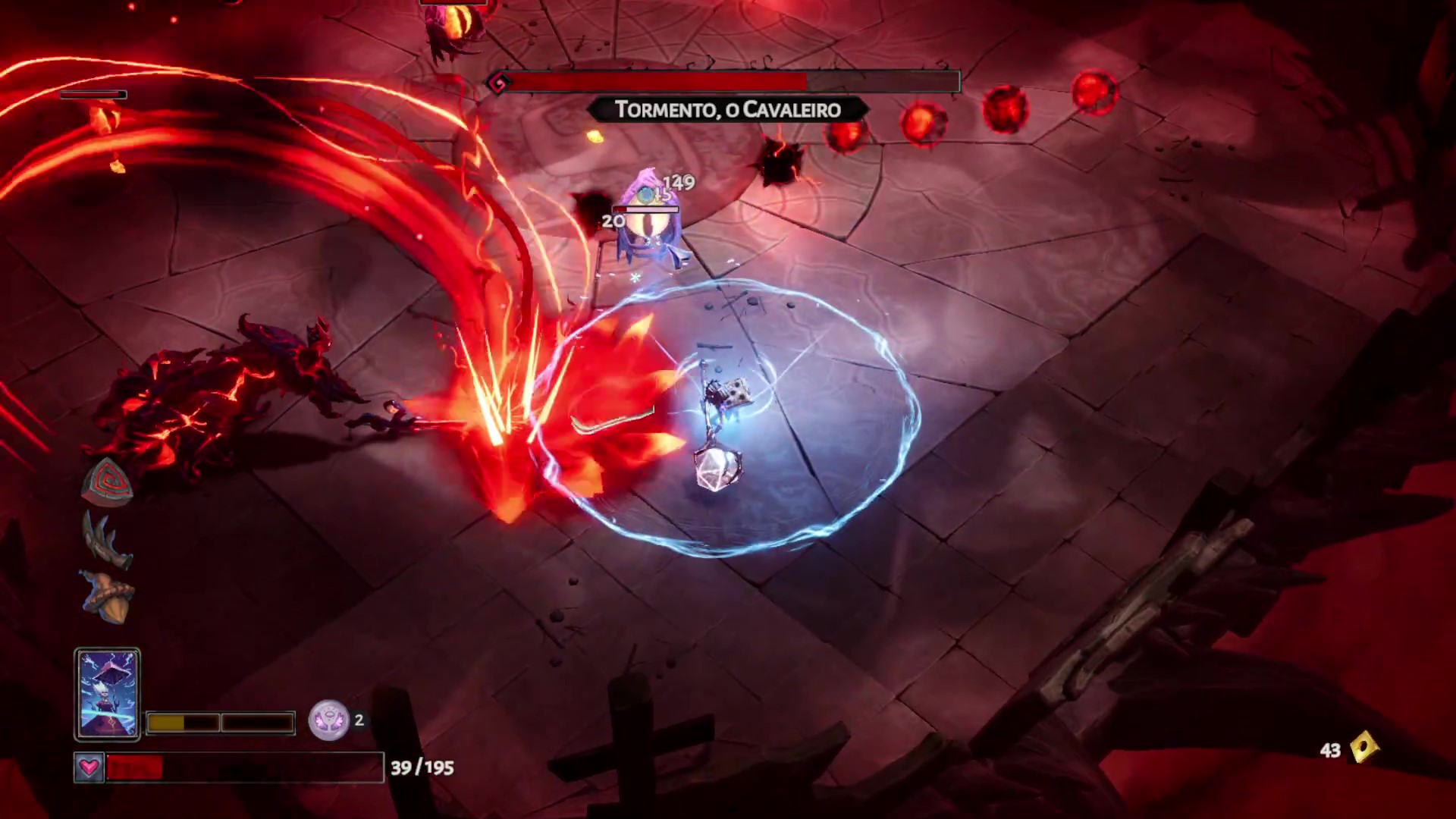
Task: Click the yellow dice currency icon
Action: coord(1364,748)
